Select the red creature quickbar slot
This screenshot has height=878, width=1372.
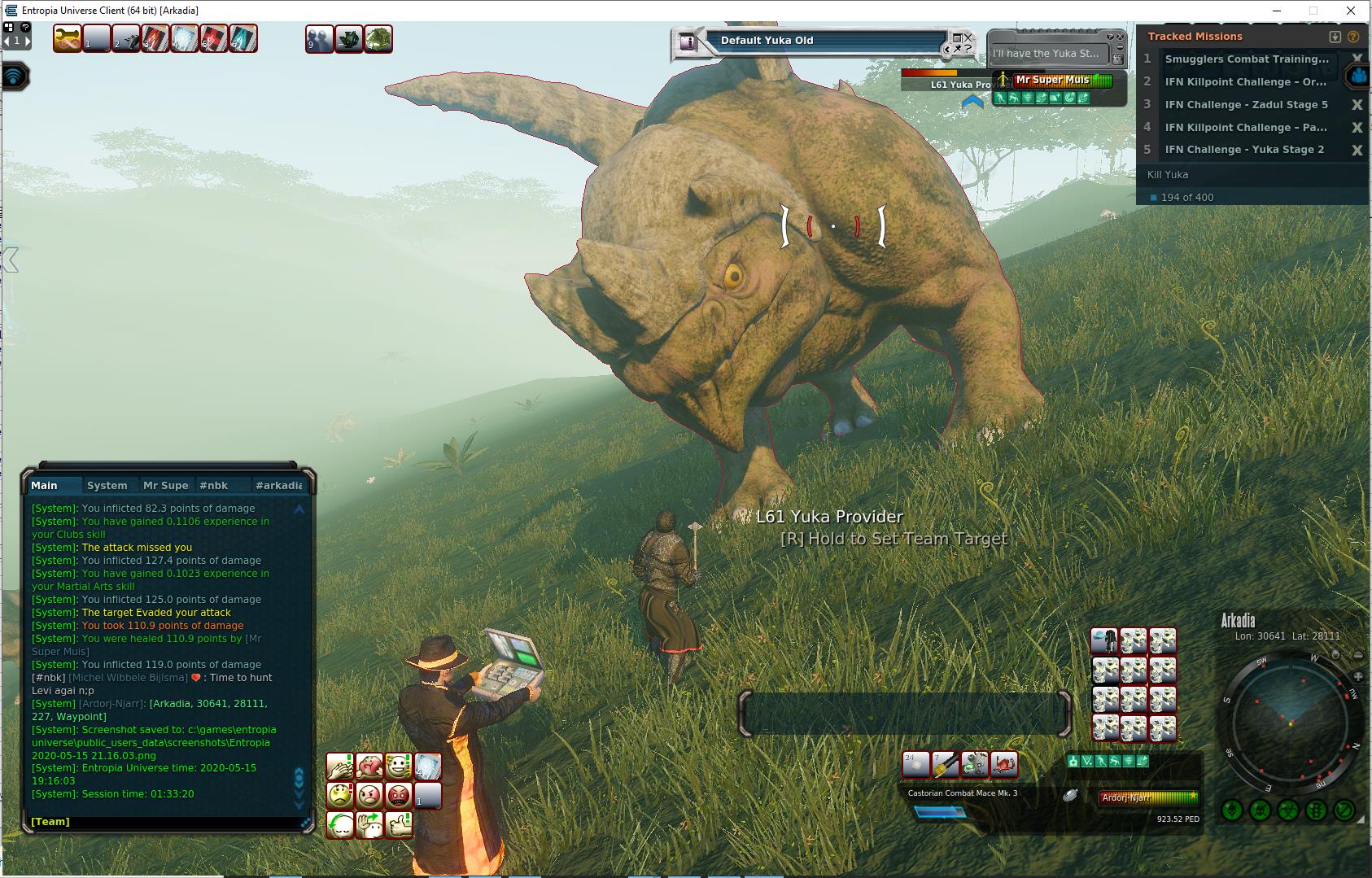1005,765
